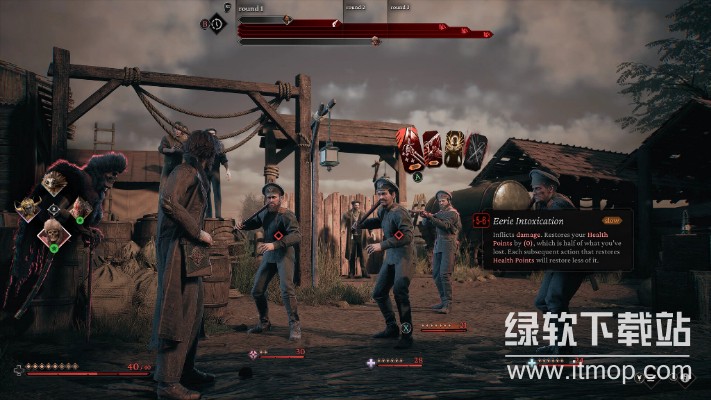Pick the red fleshy diamond portrait
The width and height of the screenshot is (711, 400).
pyautogui.click(x=80, y=209)
